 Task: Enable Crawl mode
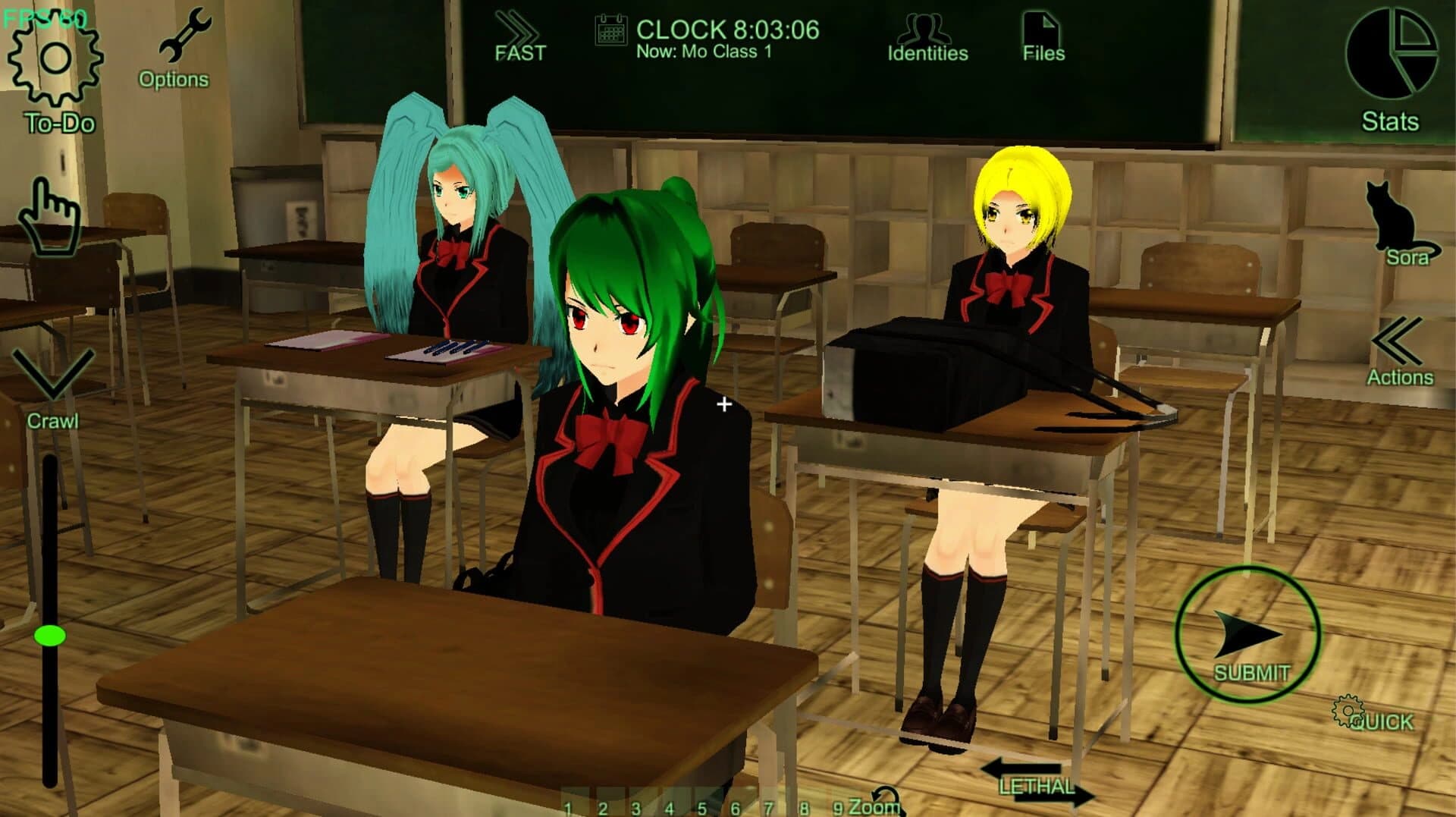click(x=53, y=376)
